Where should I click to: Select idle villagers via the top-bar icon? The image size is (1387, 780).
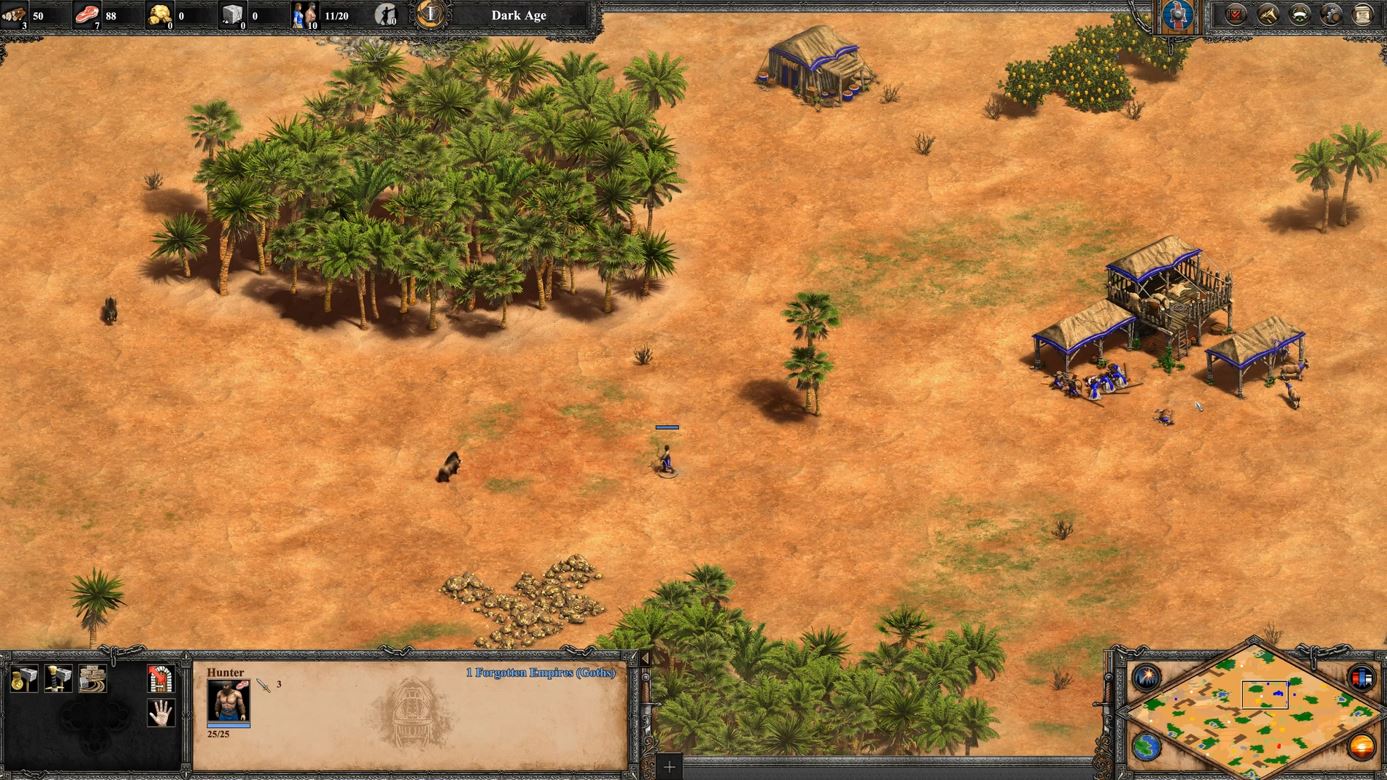[385, 15]
